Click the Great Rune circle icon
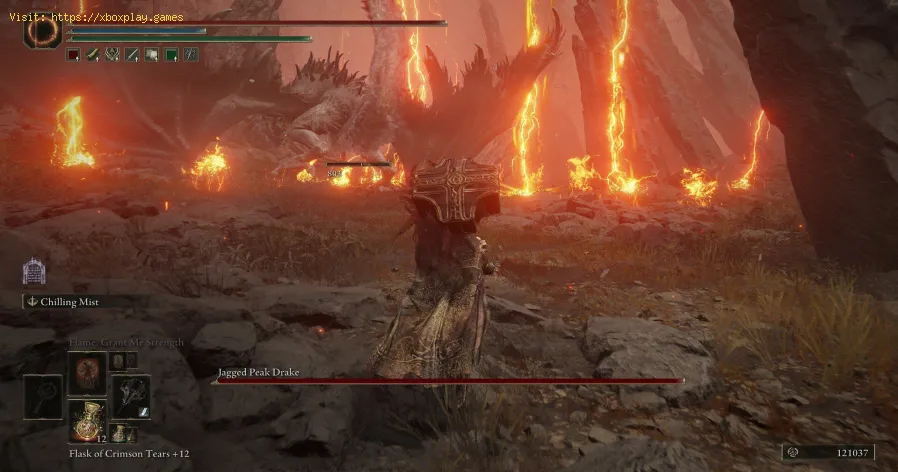898x472 pixels. [42, 29]
